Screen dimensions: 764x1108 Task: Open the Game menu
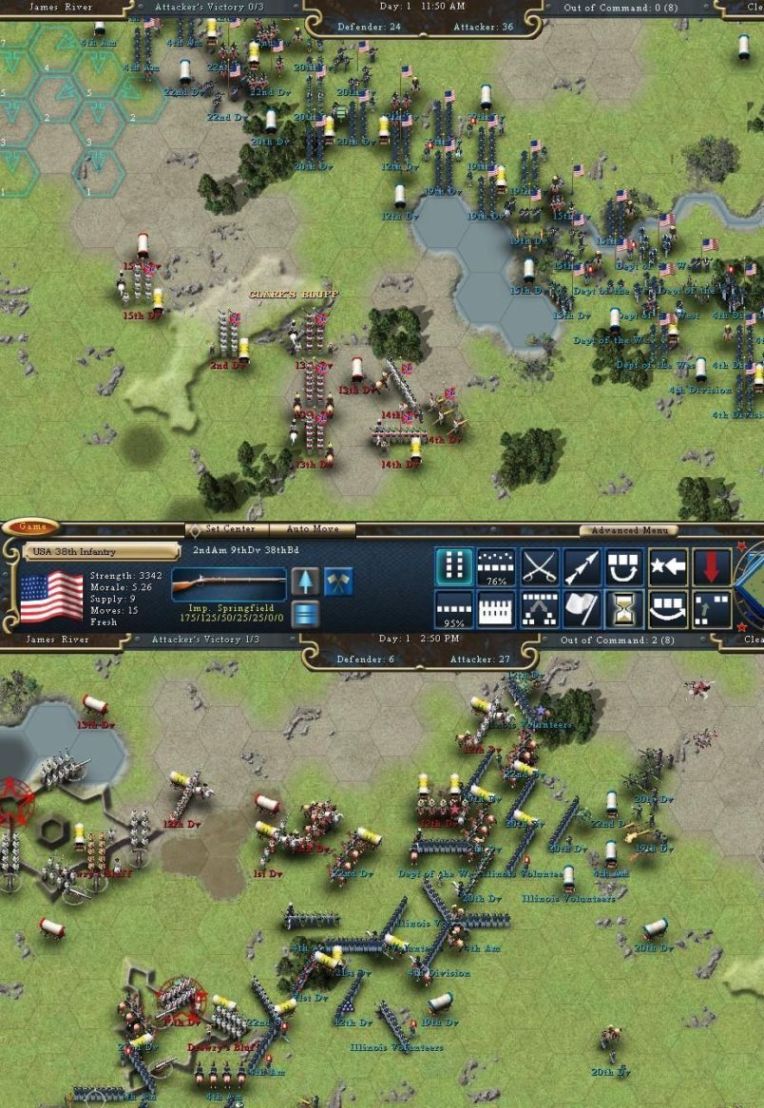click(x=30, y=527)
